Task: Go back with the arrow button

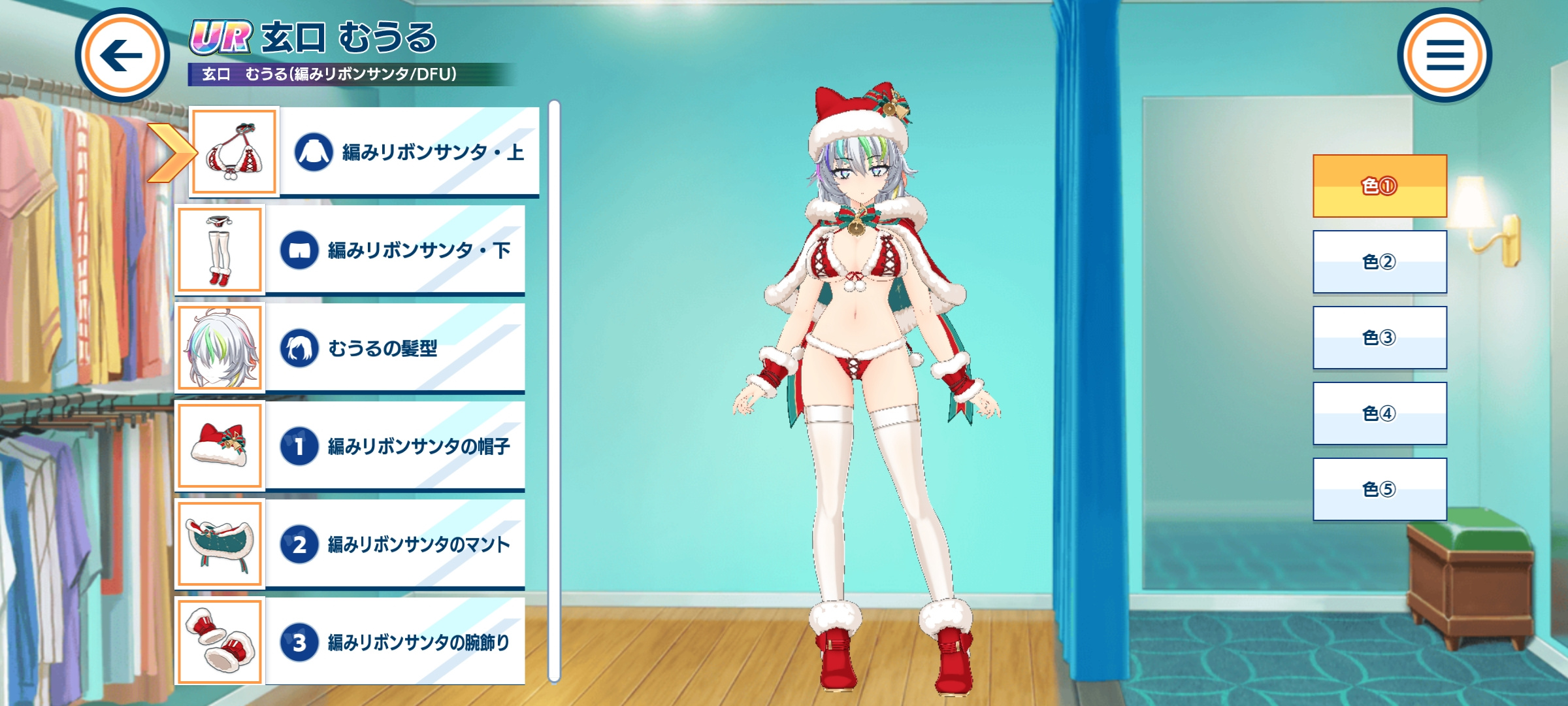Action: tap(122, 56)
